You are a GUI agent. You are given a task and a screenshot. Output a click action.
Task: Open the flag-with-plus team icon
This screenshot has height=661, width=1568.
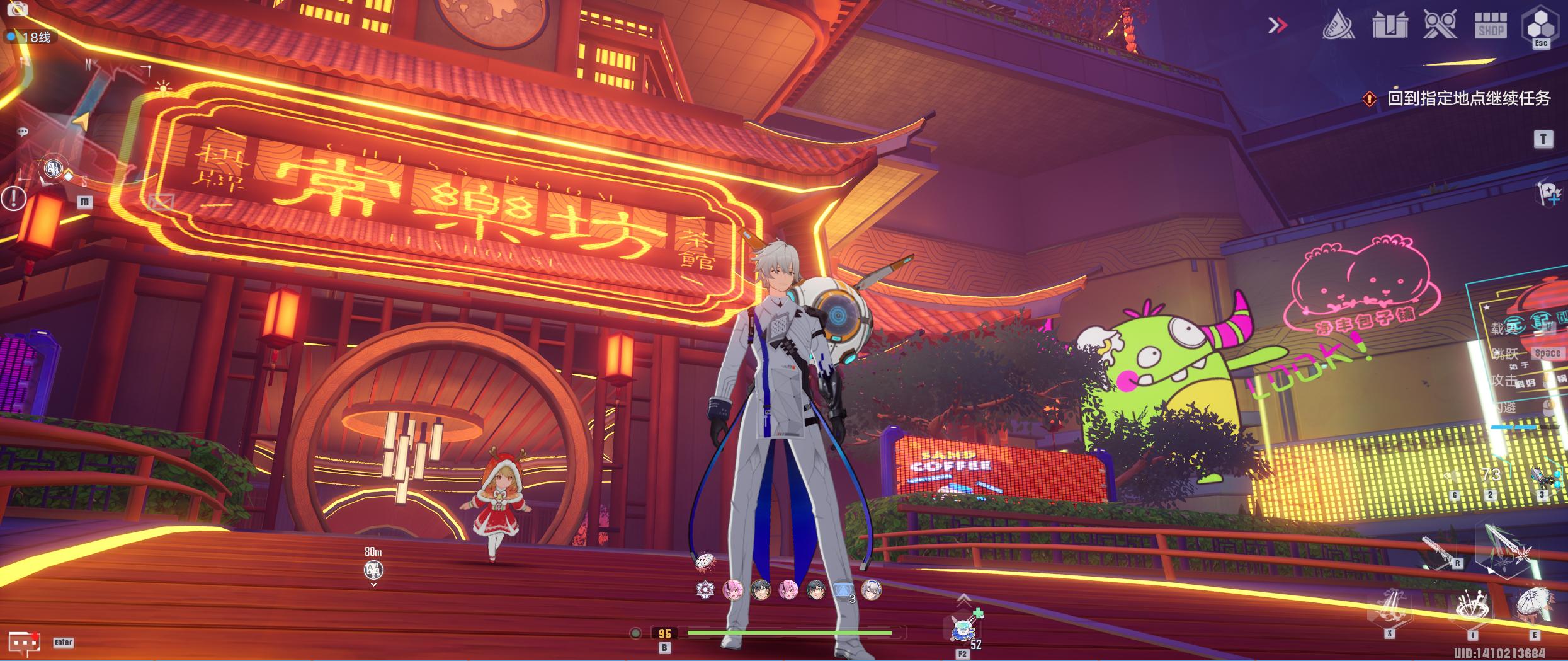point(1548,193)
